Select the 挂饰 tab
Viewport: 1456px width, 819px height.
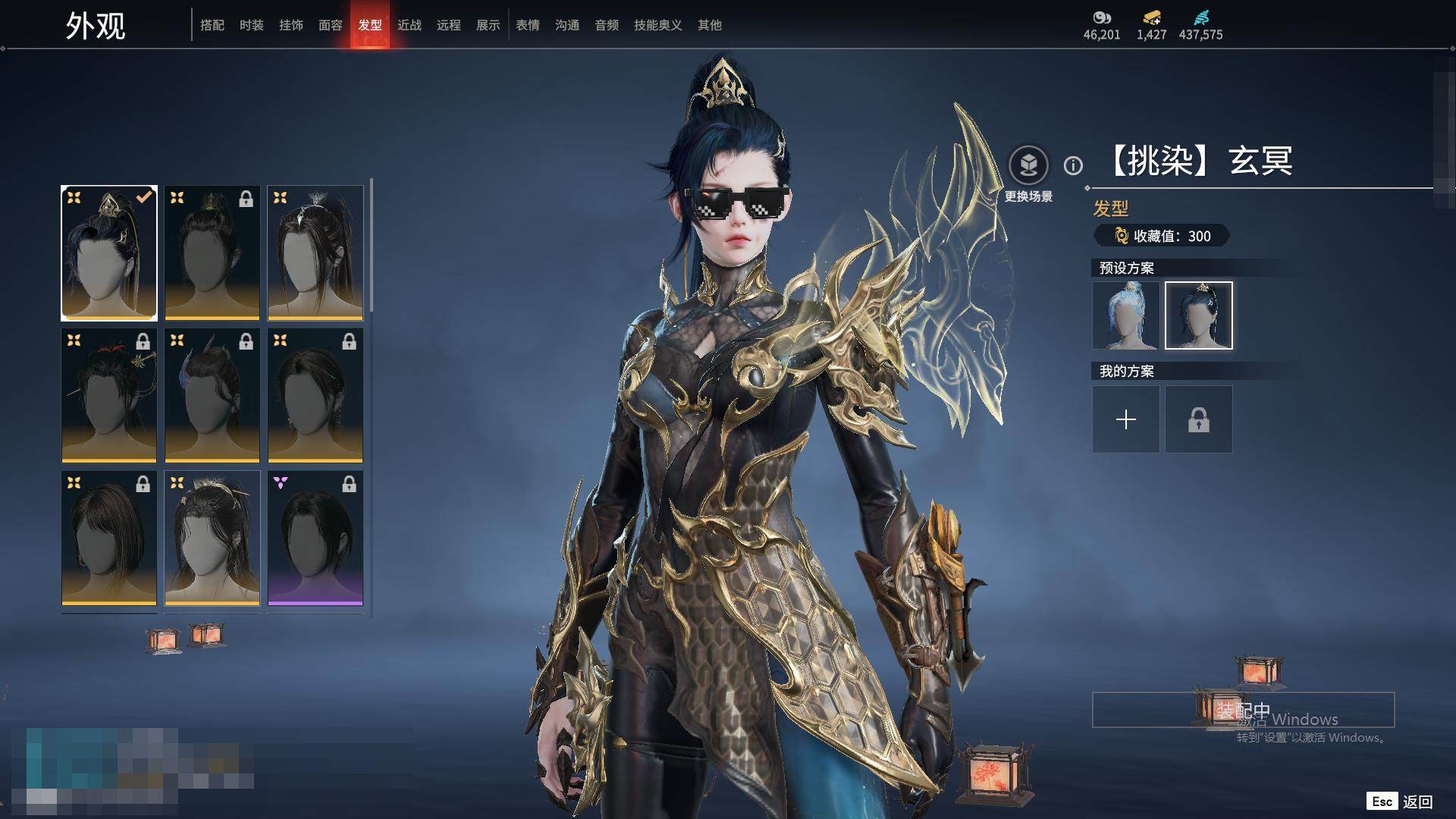coord(291,25)
